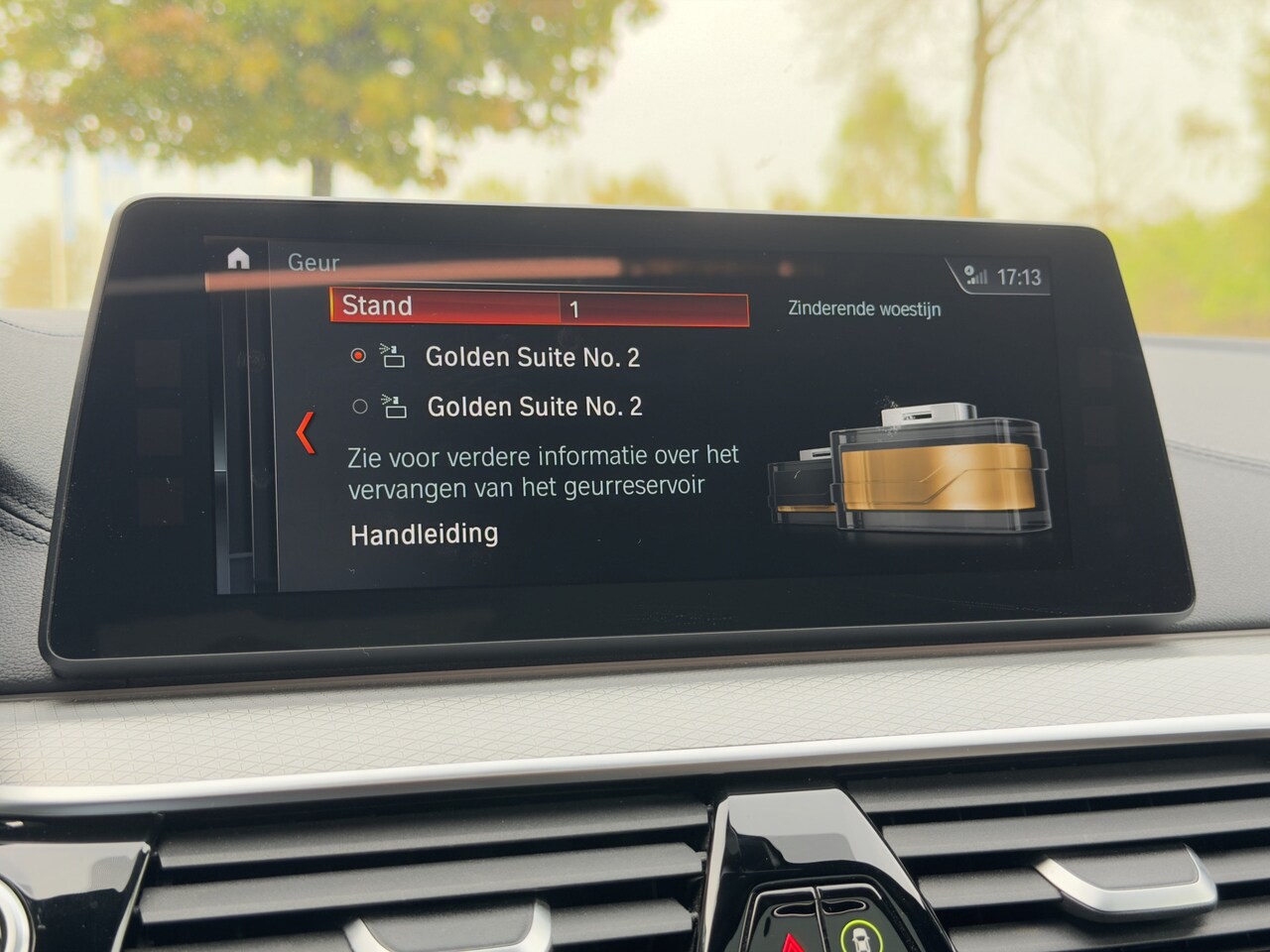Open the Handleiding manual entry
The image size is (1270, 952).
(x=425, y=535)
